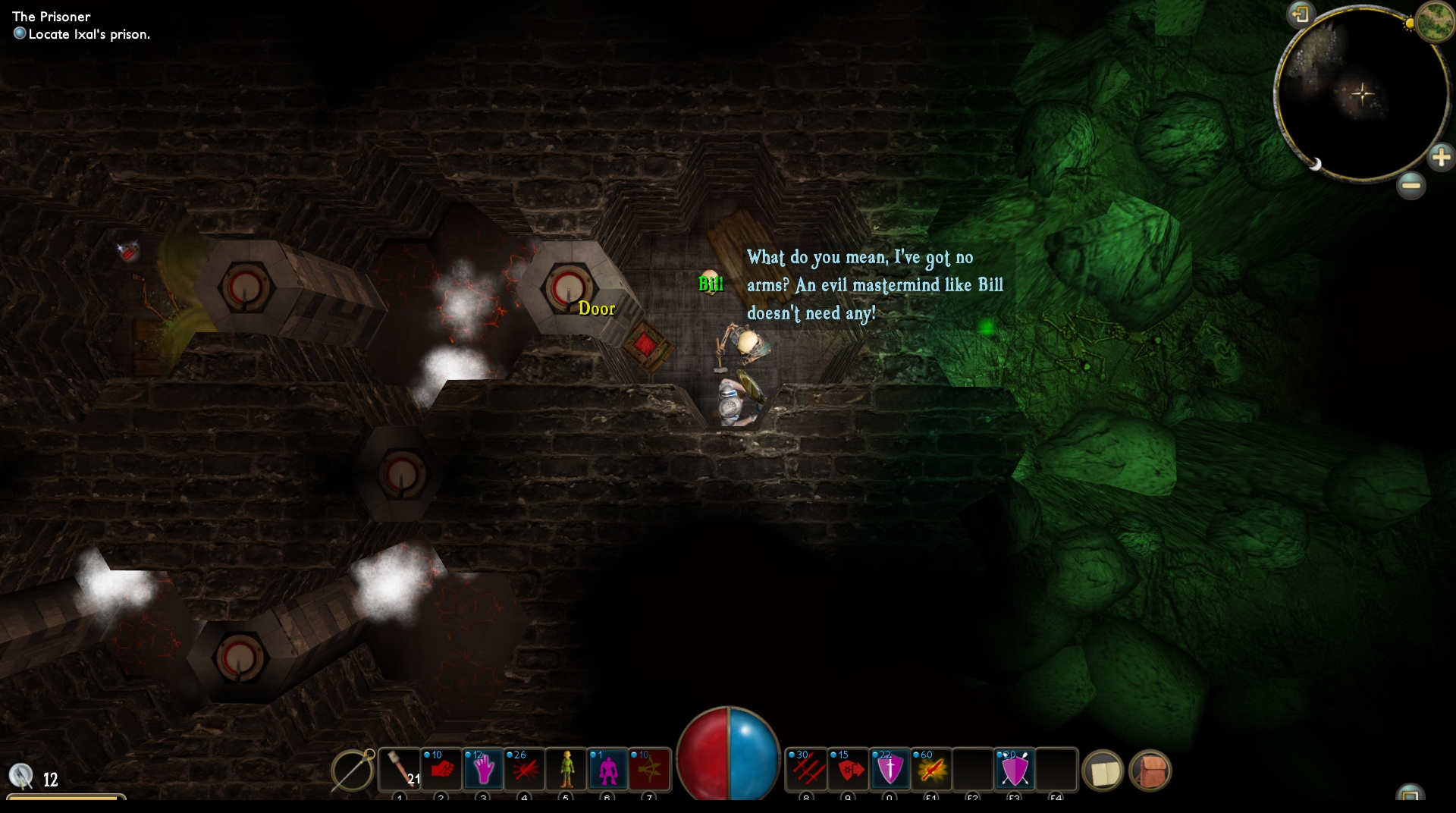This screenshot has height=813, width=1456.
Task: Choose the red crossbow skill slot
Action: (x=649, y=771)
